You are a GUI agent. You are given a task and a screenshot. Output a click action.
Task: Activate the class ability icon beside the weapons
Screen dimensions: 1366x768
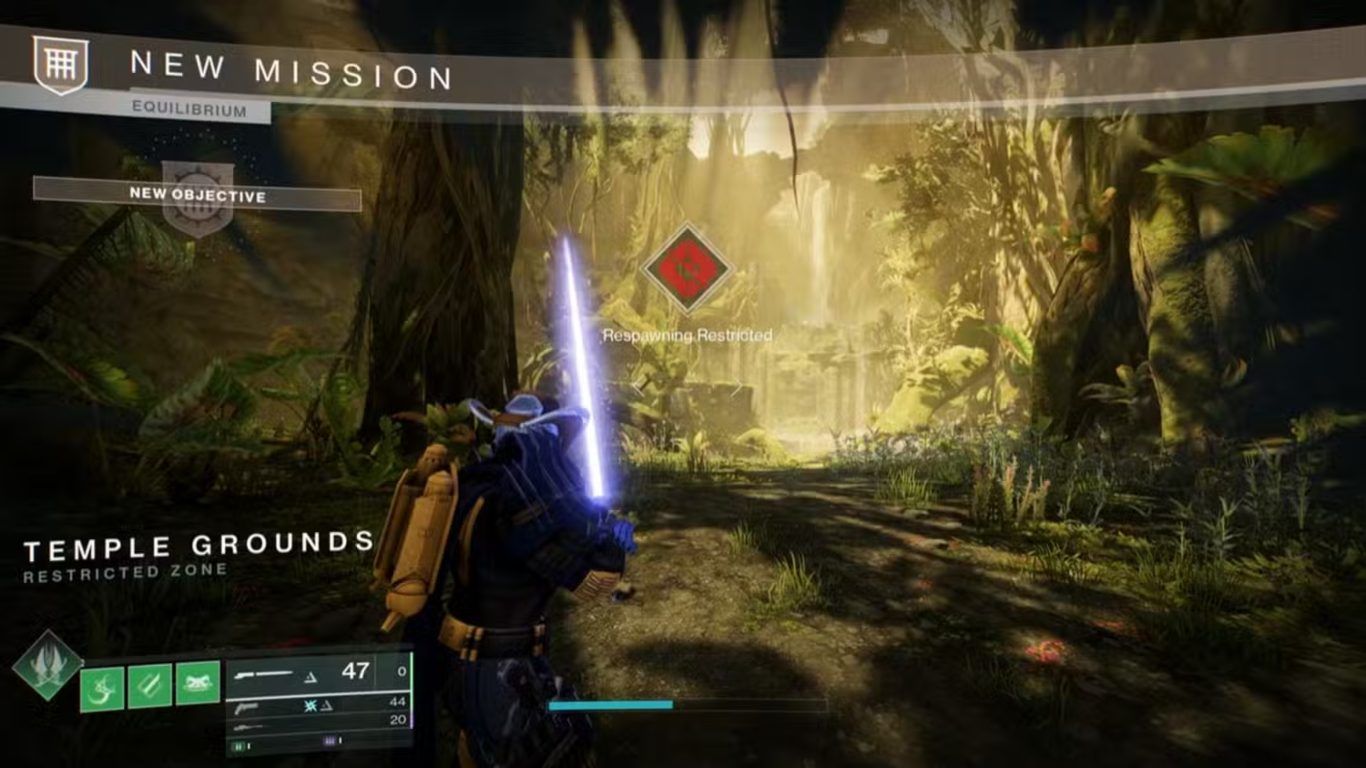tap(197, 685)
